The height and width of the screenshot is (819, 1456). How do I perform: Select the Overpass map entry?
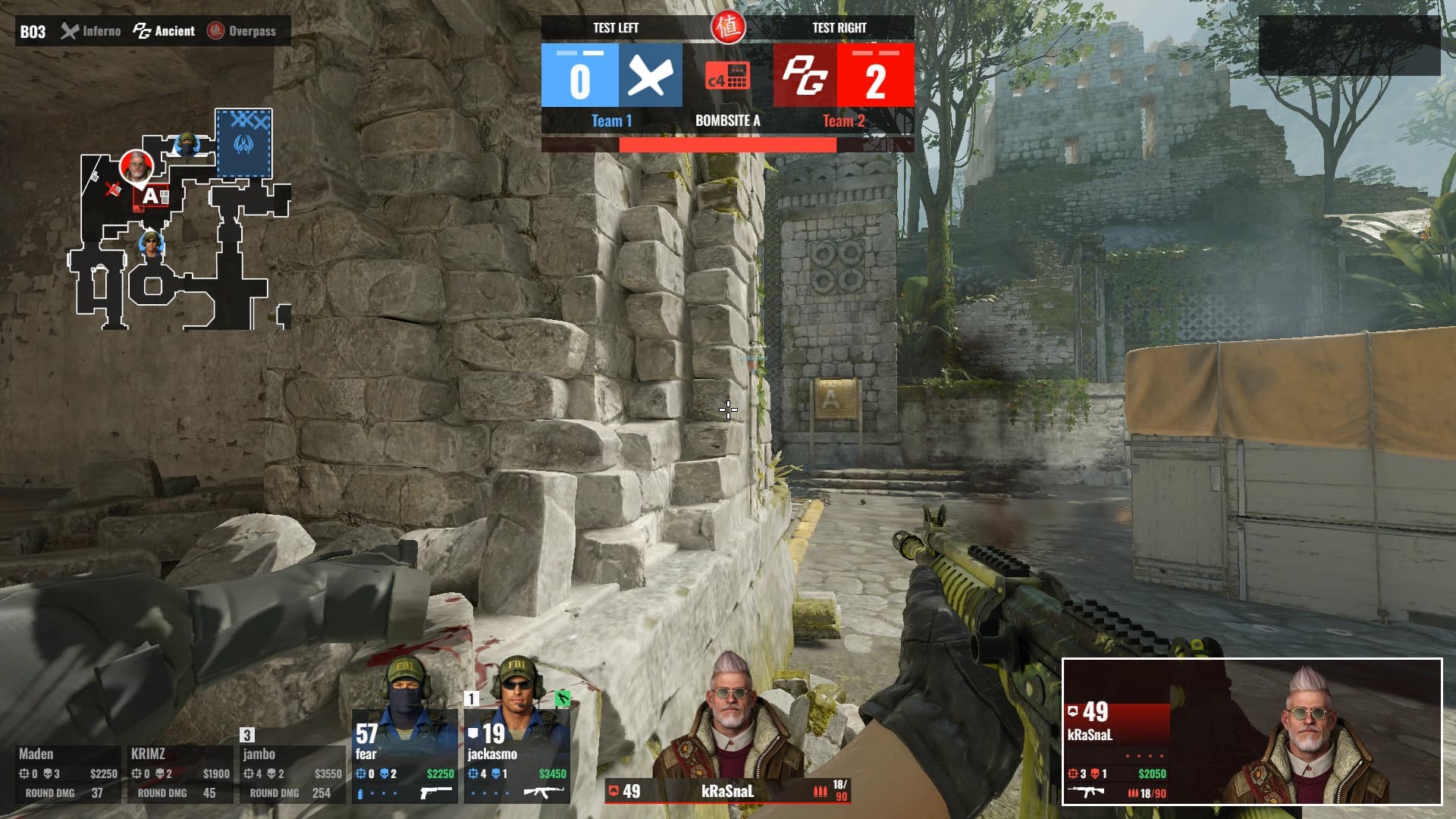(x=243, y=31)
